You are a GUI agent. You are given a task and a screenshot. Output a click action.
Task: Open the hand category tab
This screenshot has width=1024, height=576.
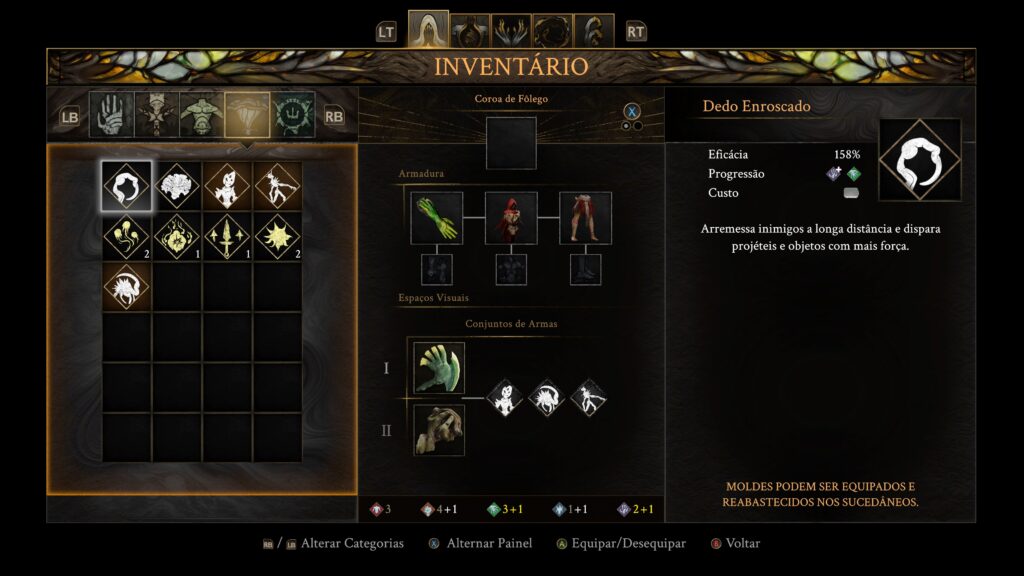[111, 115]
